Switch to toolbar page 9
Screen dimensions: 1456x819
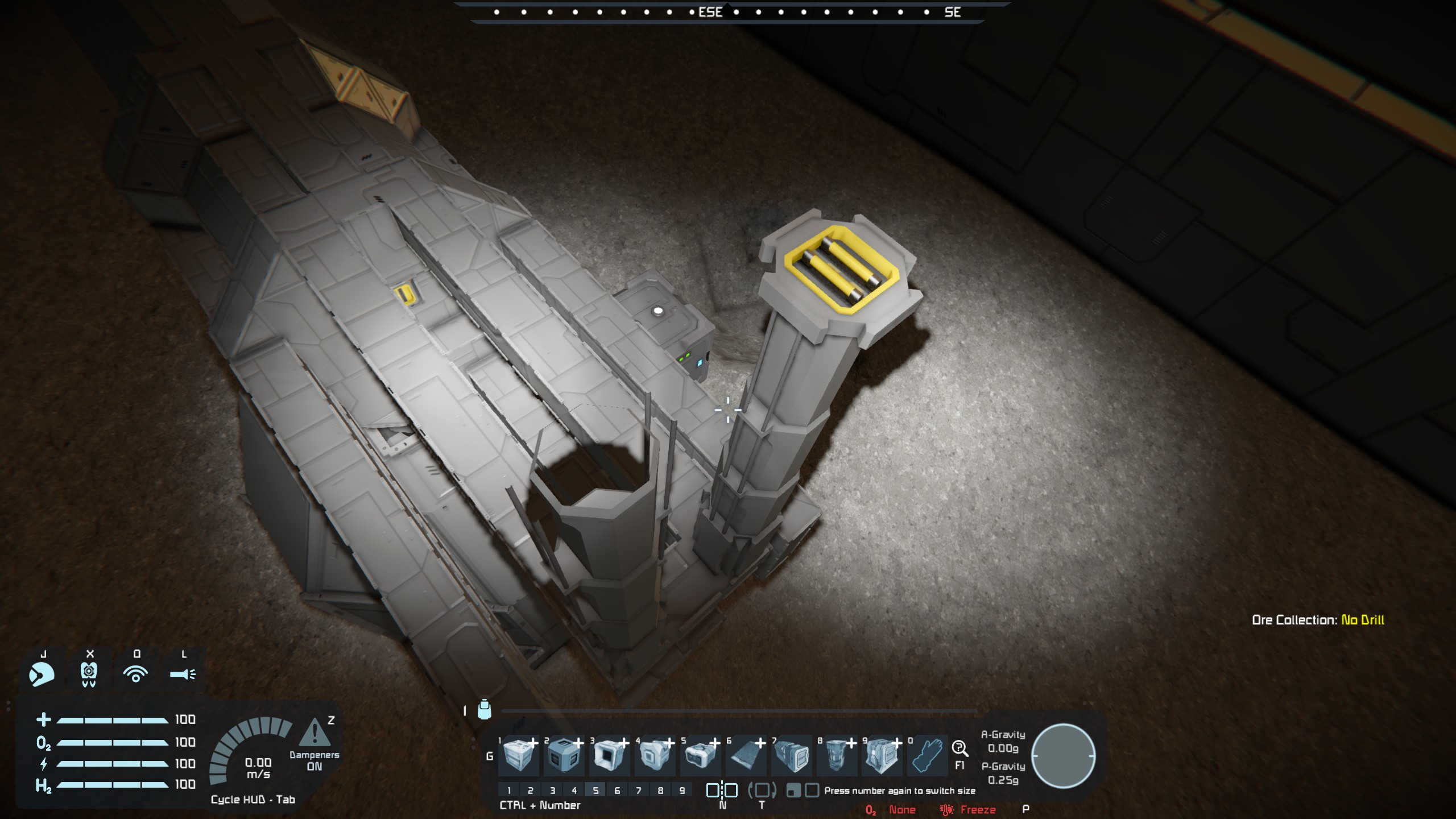coord(682,791)
